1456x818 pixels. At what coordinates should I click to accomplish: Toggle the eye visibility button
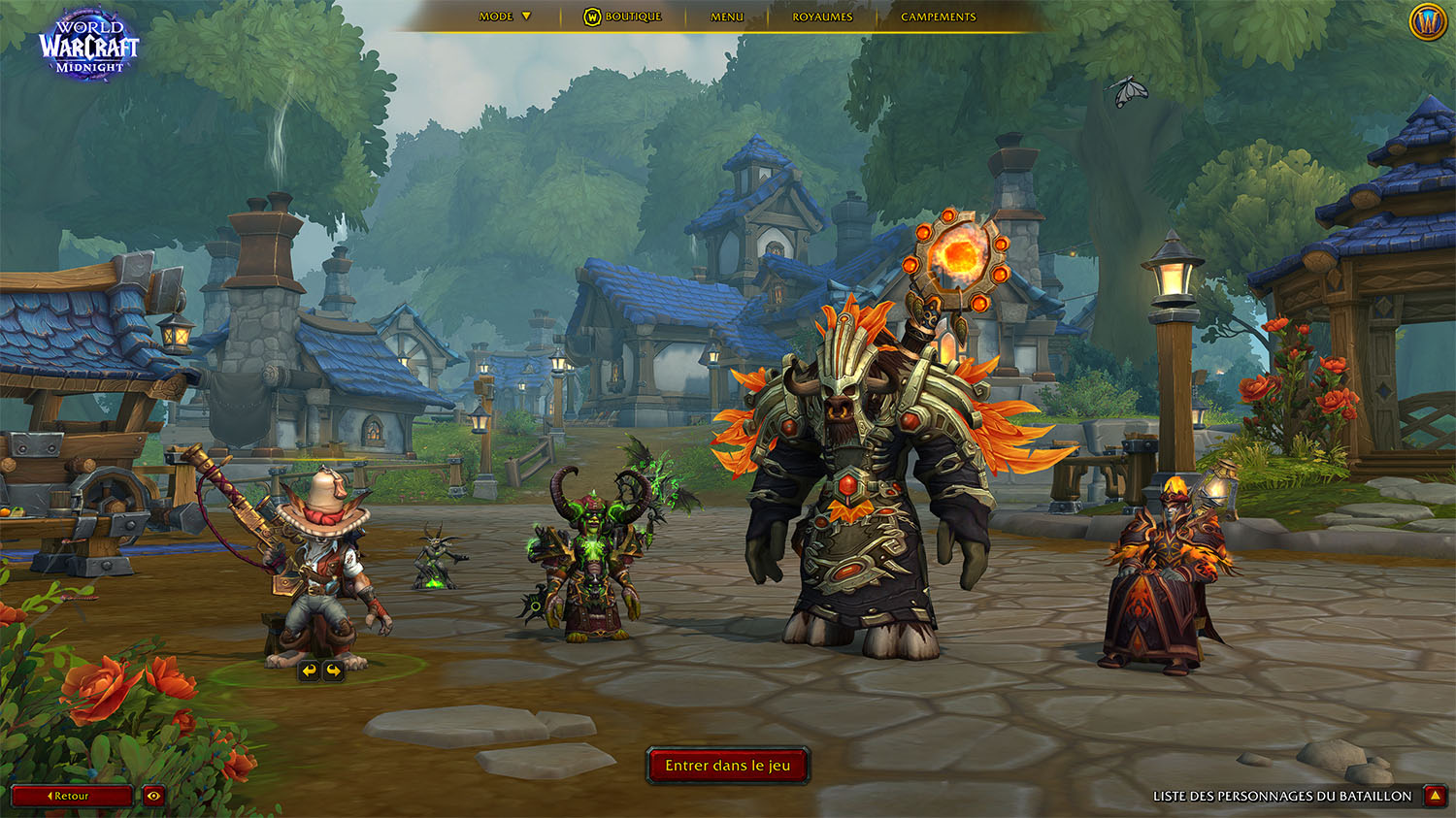153,796
